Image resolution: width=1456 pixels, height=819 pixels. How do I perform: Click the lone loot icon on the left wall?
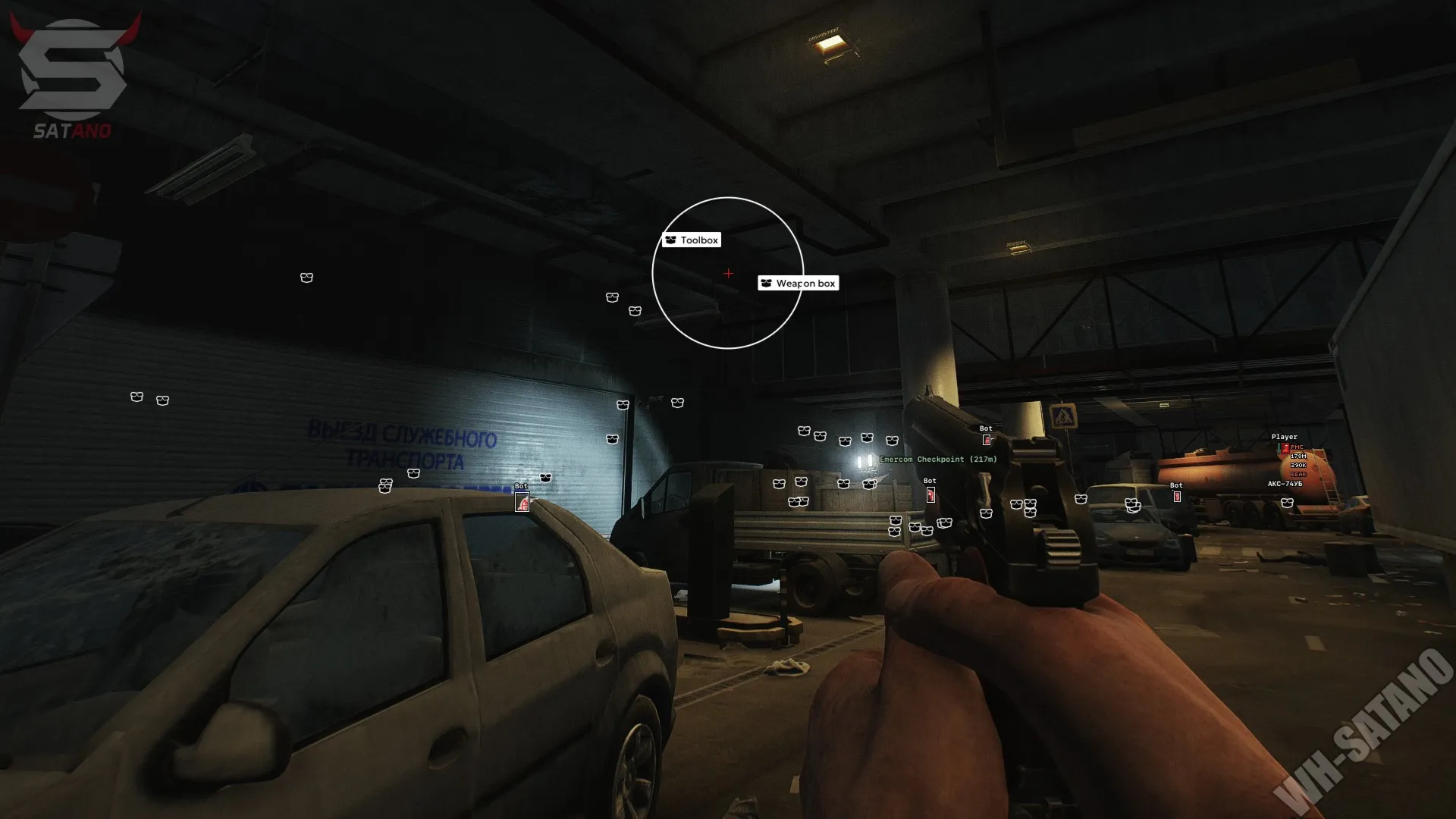[x=306, y=278]
